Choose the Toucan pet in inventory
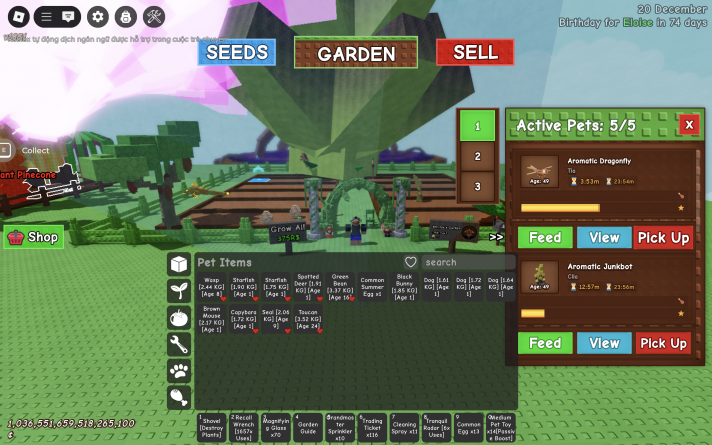Image resolution: width=712 pixels, height=445 pixels. coord(308,319)
